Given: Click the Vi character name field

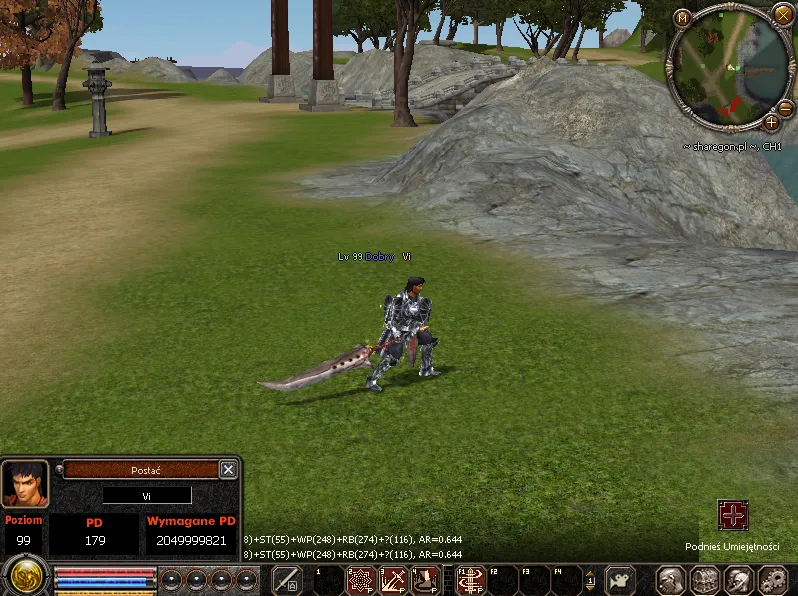Looking at the screenshot, I should [147, 495].
